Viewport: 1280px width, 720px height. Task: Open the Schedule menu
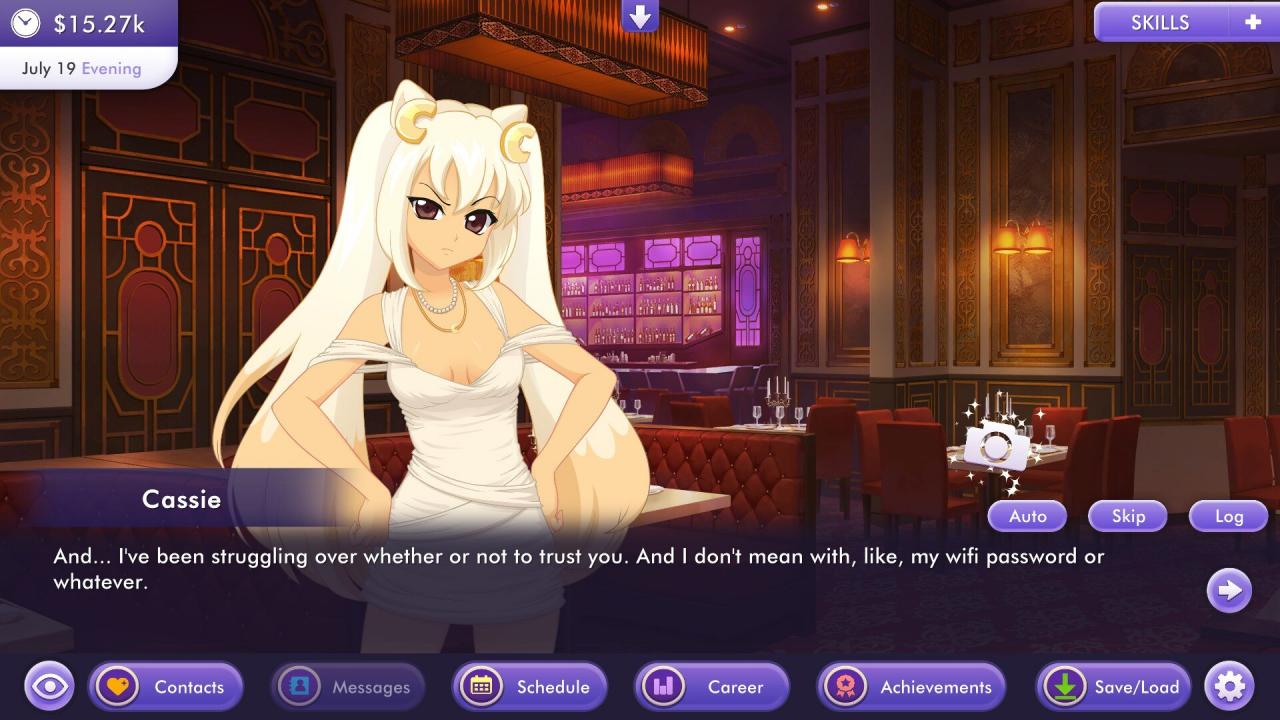tap(530, 687)
